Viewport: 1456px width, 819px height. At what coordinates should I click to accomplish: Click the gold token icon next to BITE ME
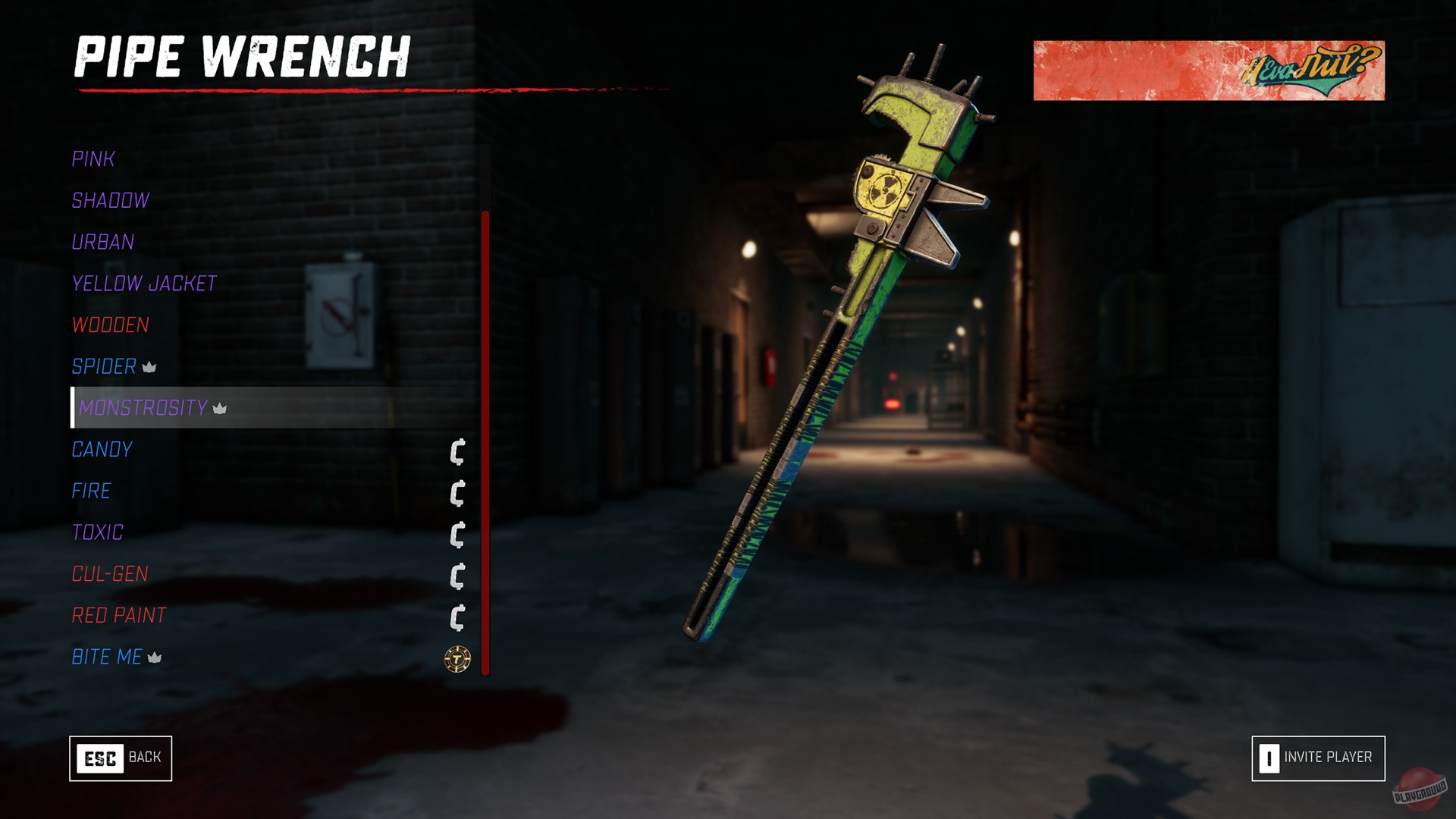(456, 658)
